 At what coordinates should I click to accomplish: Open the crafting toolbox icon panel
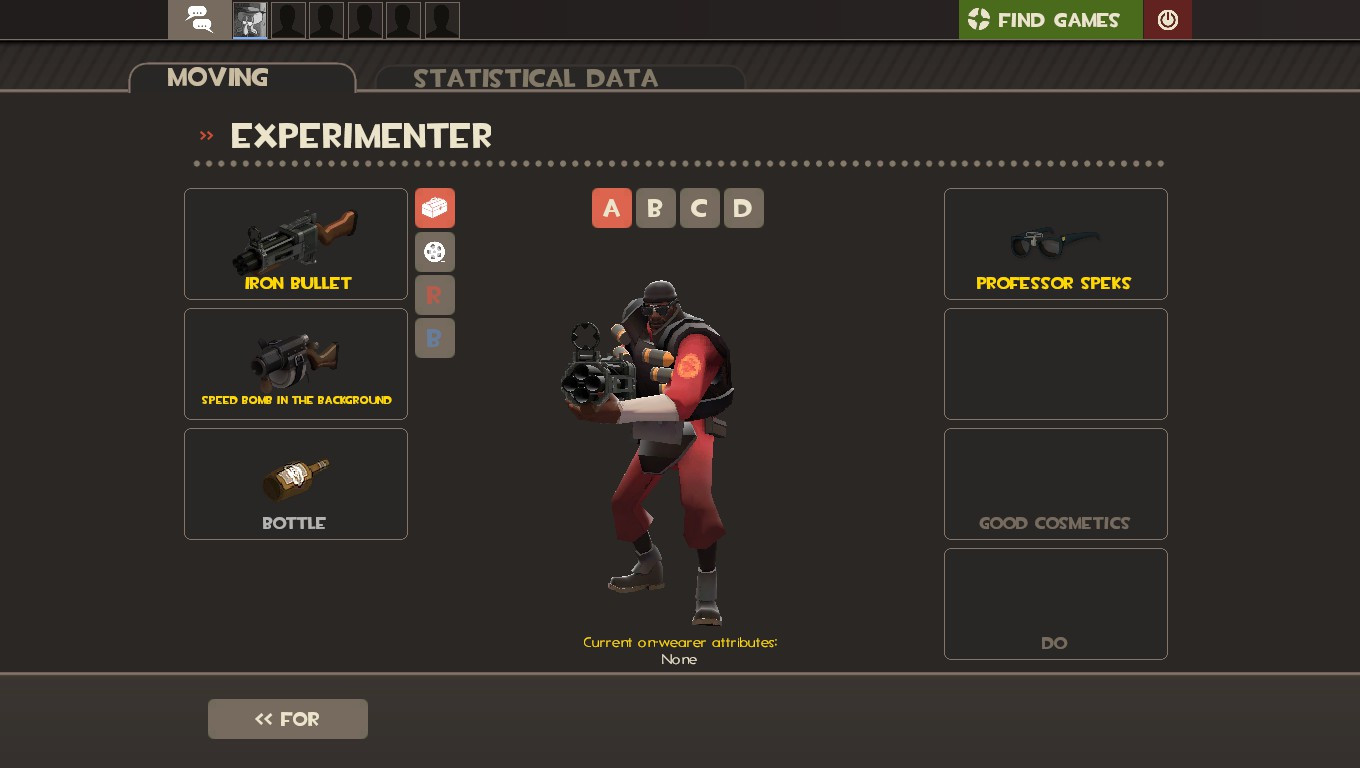click(435, 208)
